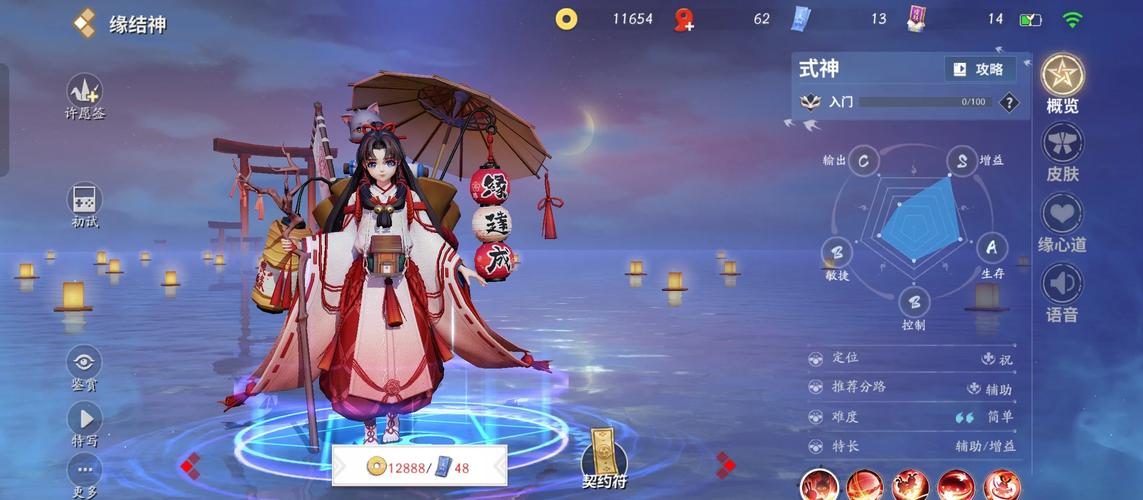Switch to the next shikigami with the right red arrow

(726, 464)
